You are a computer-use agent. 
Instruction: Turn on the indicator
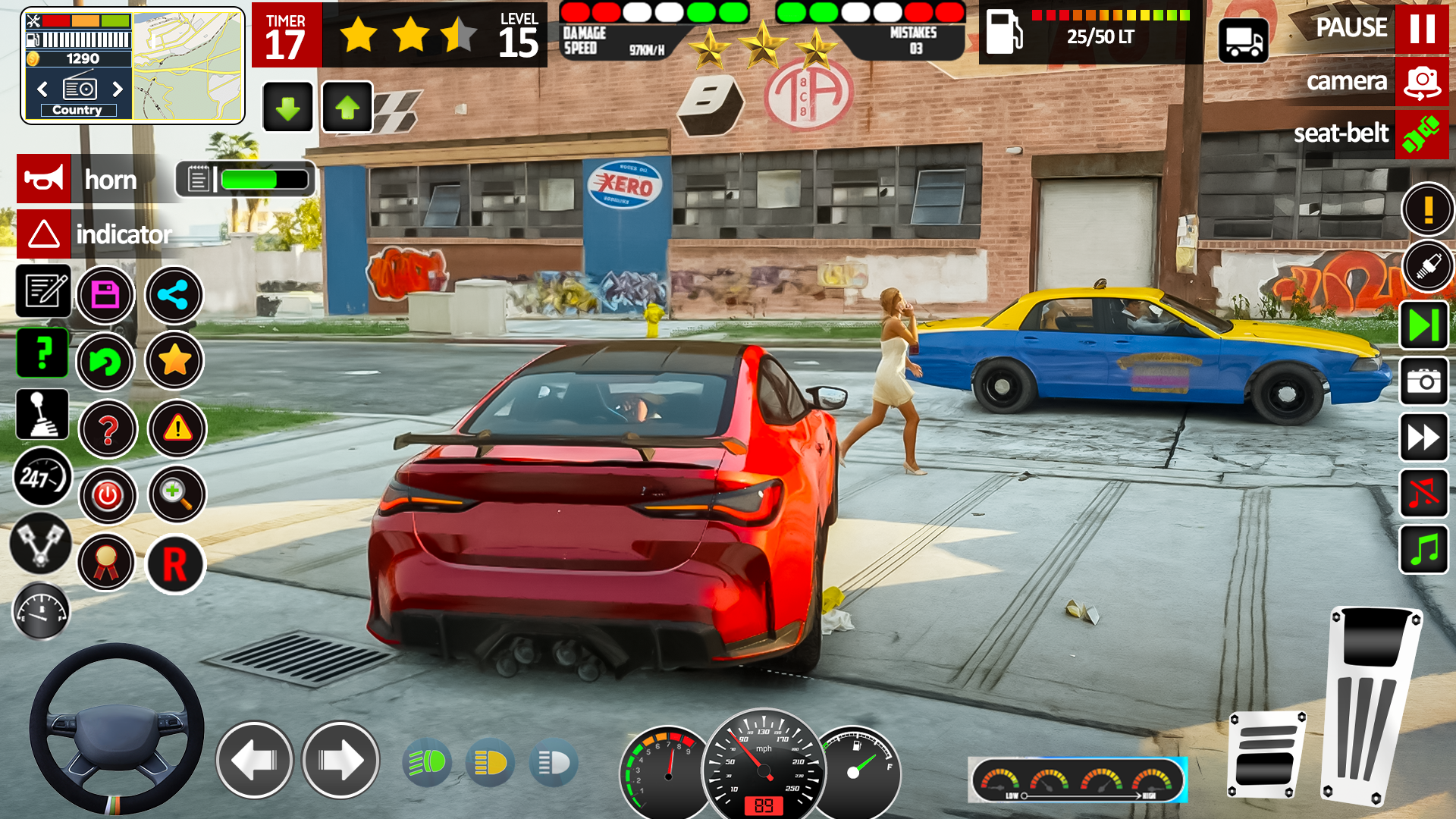coord(44,234)
